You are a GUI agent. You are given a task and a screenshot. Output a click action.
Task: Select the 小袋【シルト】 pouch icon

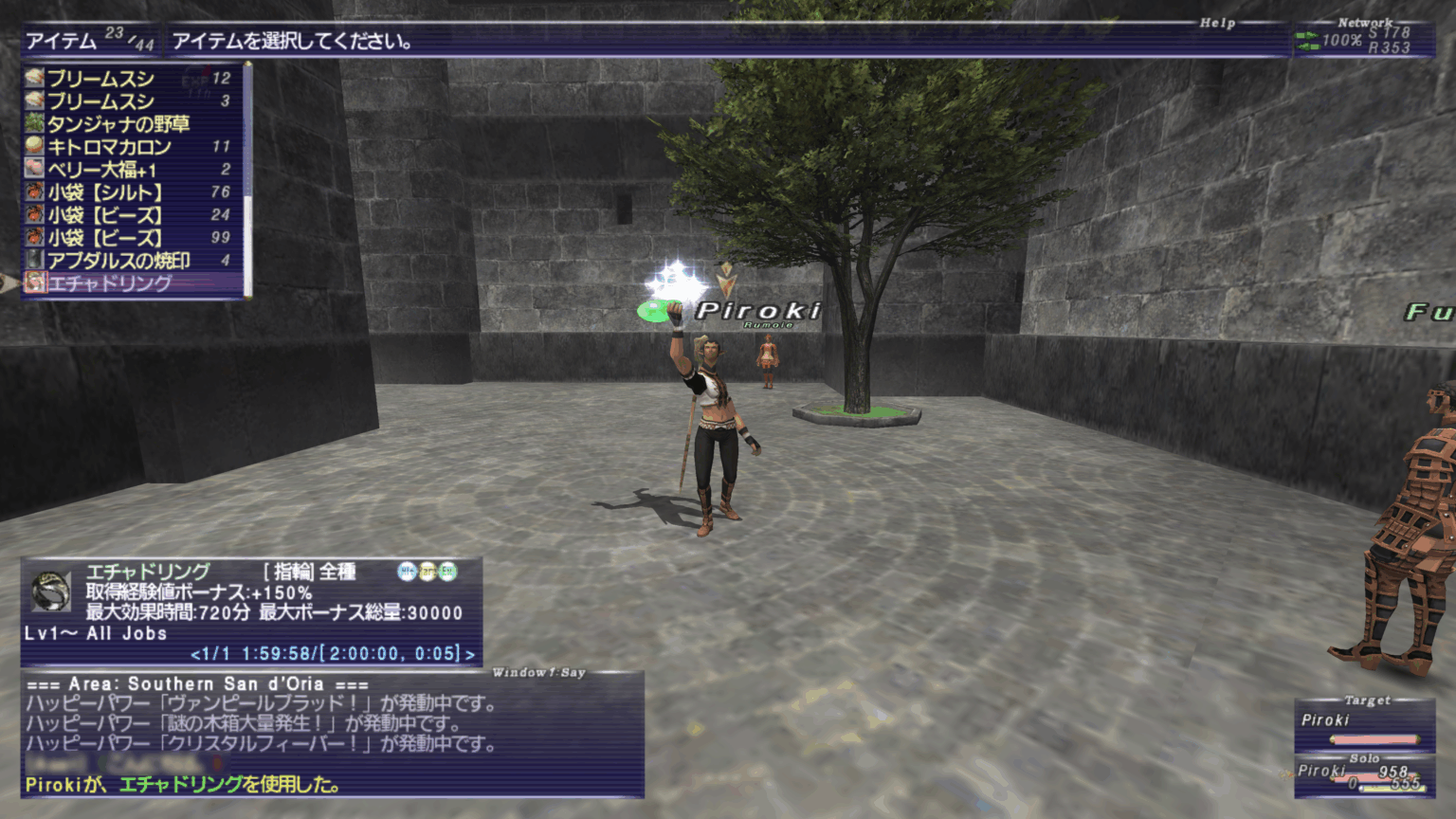(34, 192)
